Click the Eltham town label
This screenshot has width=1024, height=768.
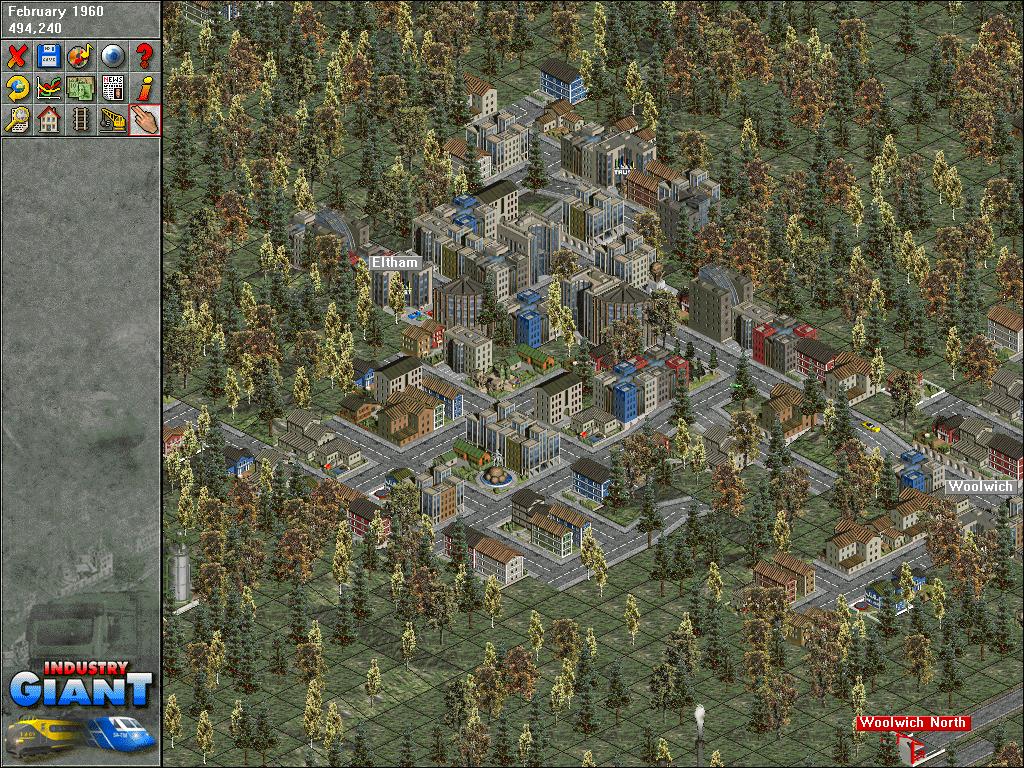click(x=394, y=263)
